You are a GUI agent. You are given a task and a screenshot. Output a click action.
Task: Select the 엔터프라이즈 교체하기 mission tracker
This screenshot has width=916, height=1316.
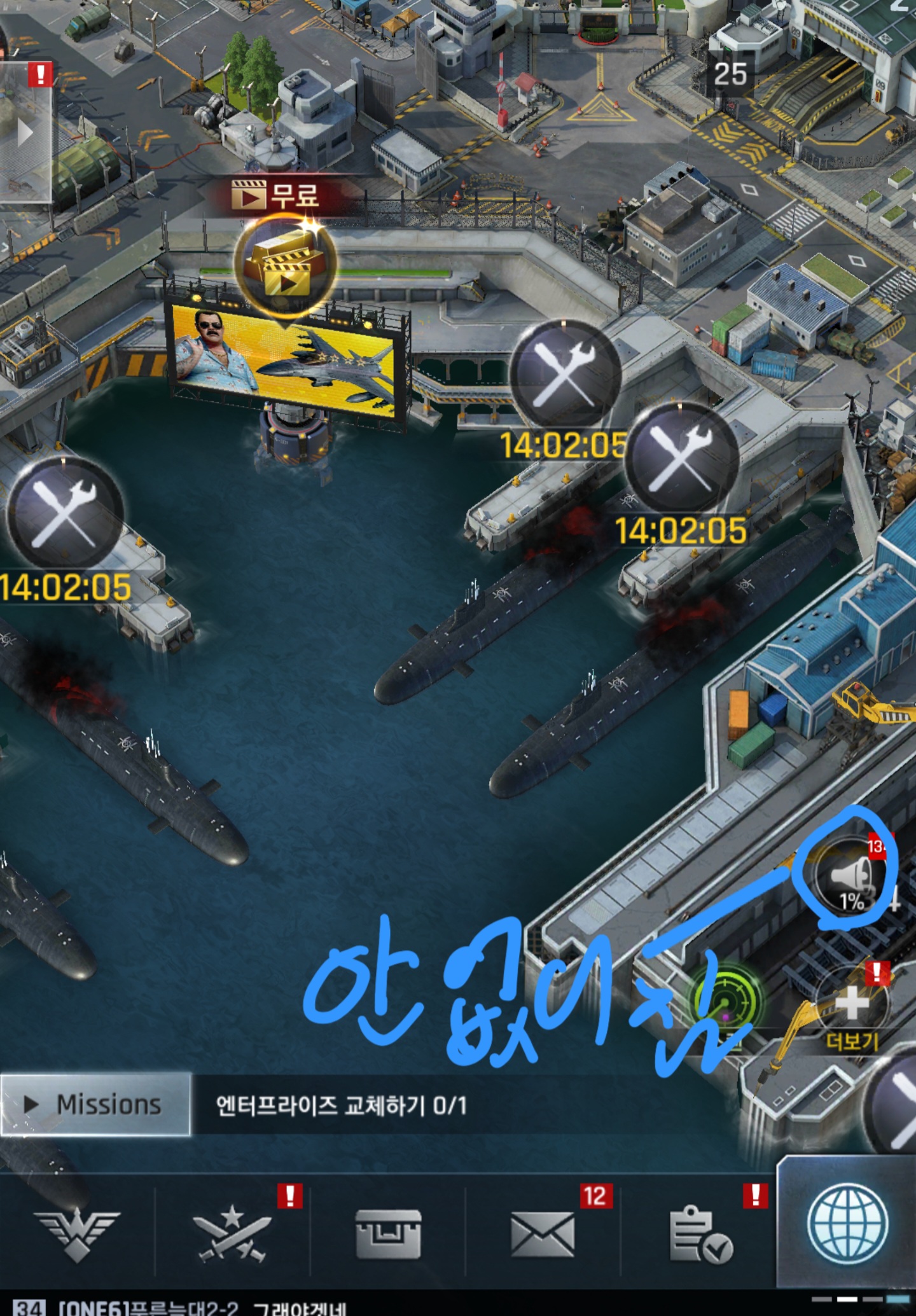click(x=341, y=1105)
